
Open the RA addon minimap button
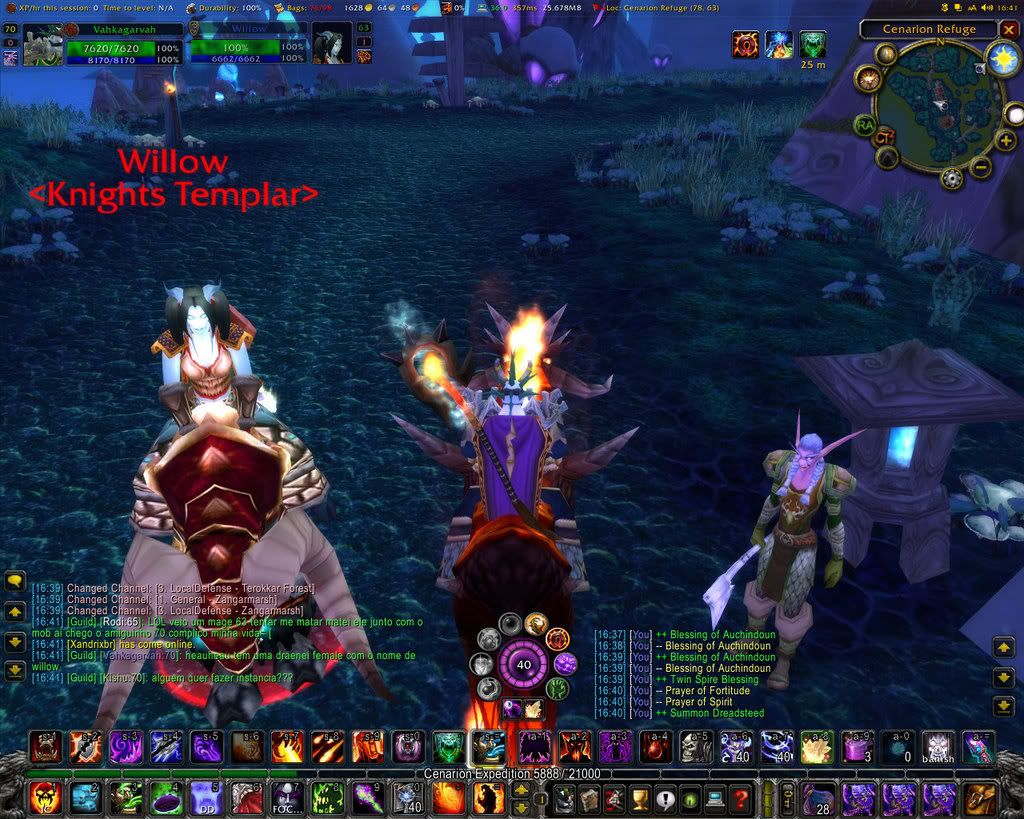tap(865, 126)
